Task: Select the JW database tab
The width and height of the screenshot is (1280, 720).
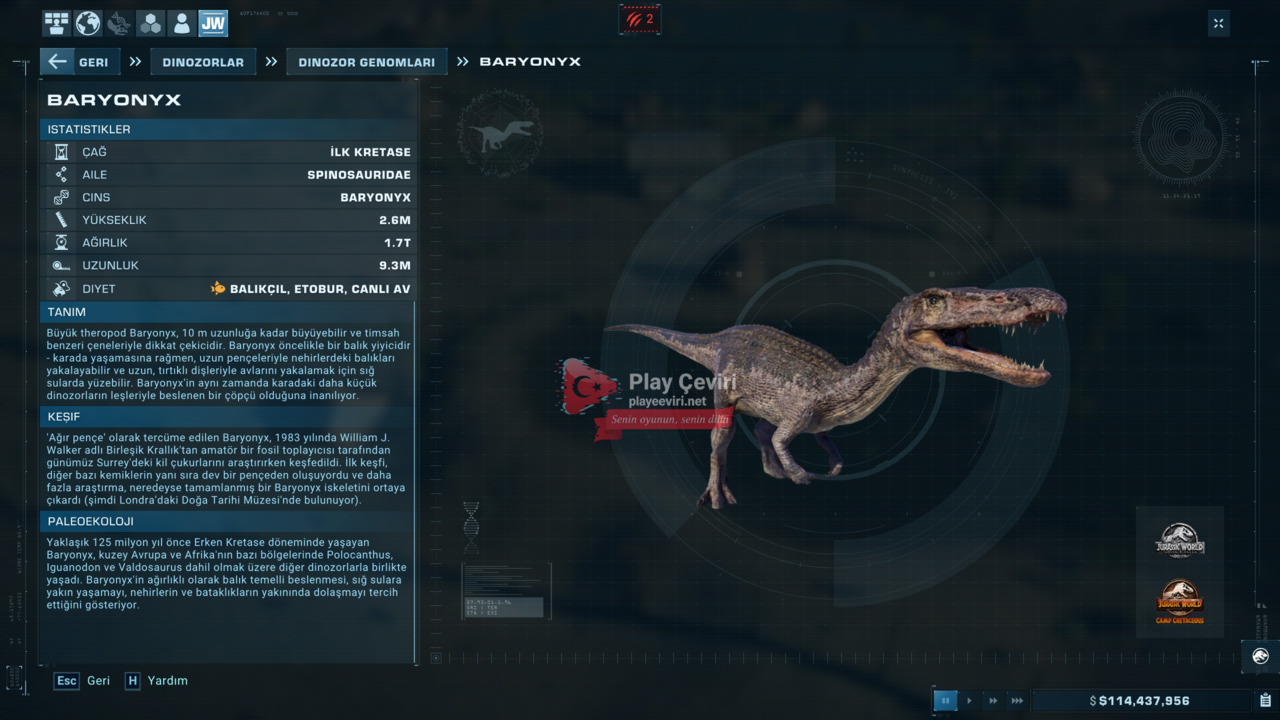Action: 213,23
